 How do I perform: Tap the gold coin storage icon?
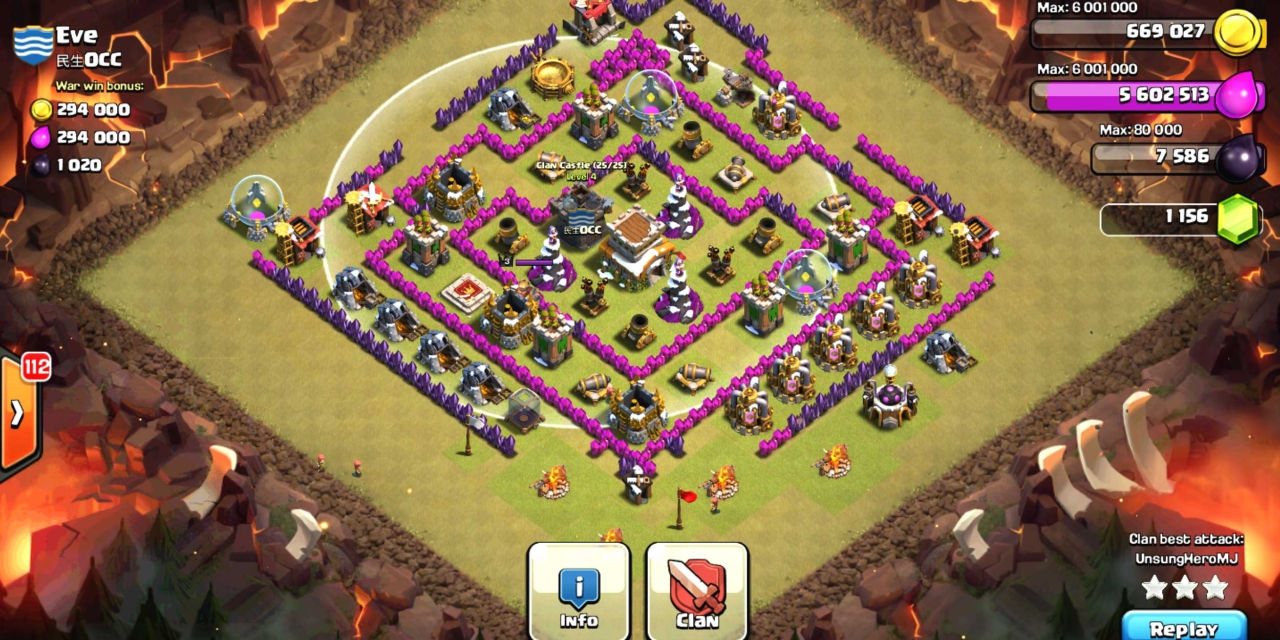pyautogui.click(x=1235, y=33)
